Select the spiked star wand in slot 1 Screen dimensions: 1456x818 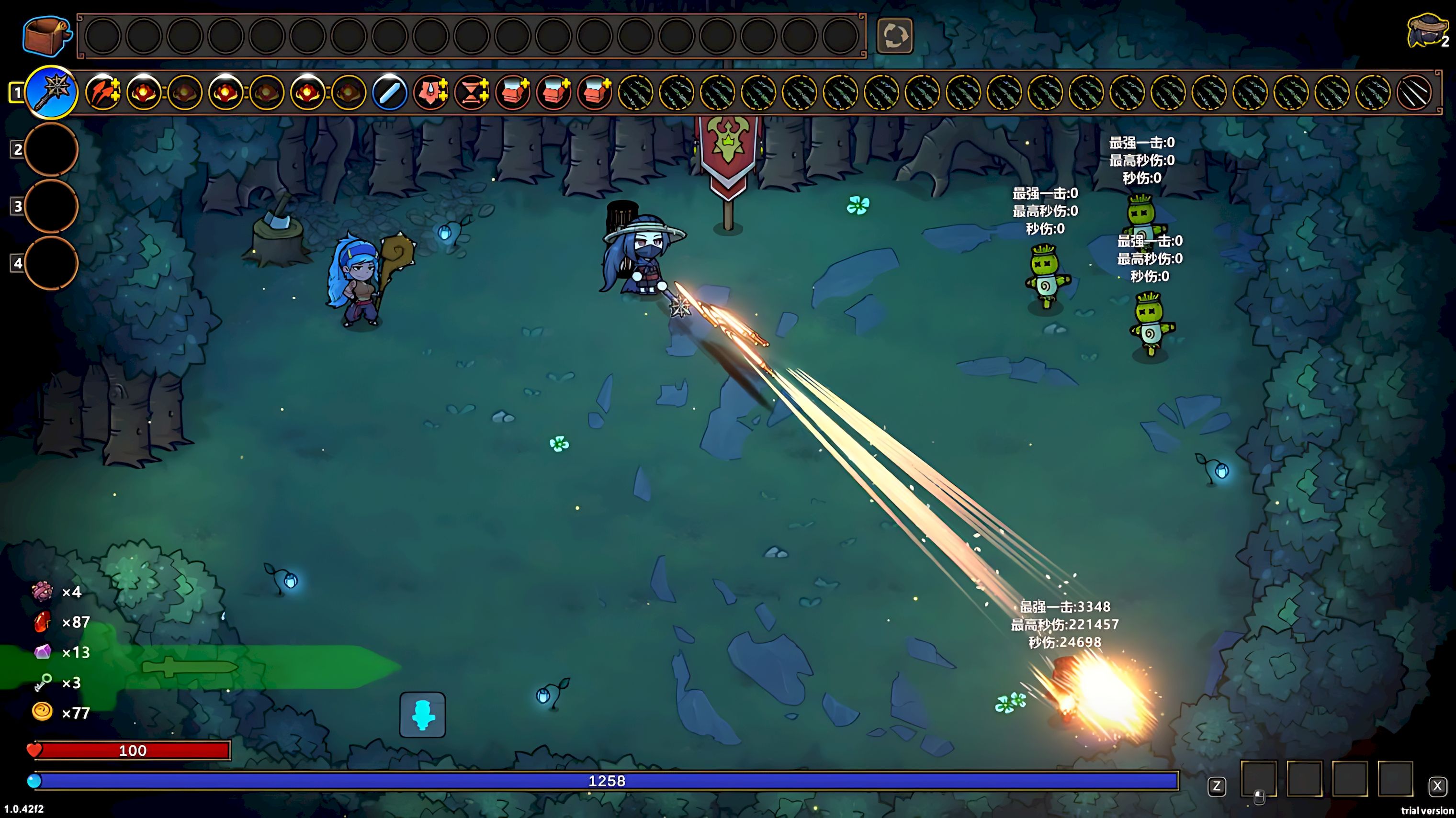pyautogui.click(x=52, y=92)
